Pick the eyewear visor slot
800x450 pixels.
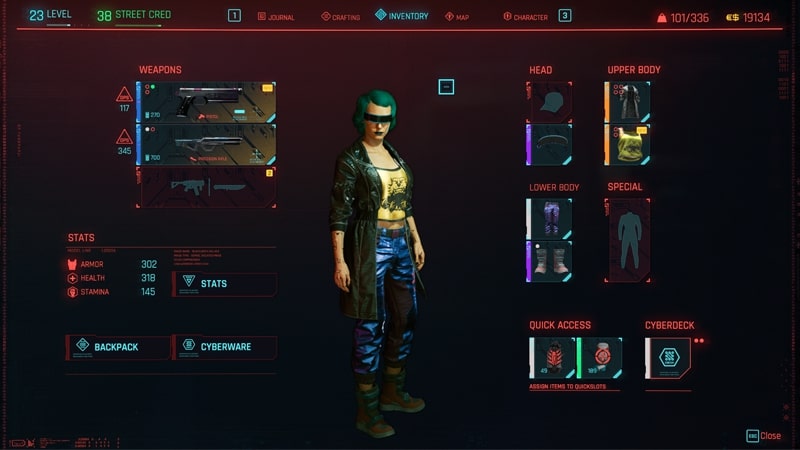point(549,144)
